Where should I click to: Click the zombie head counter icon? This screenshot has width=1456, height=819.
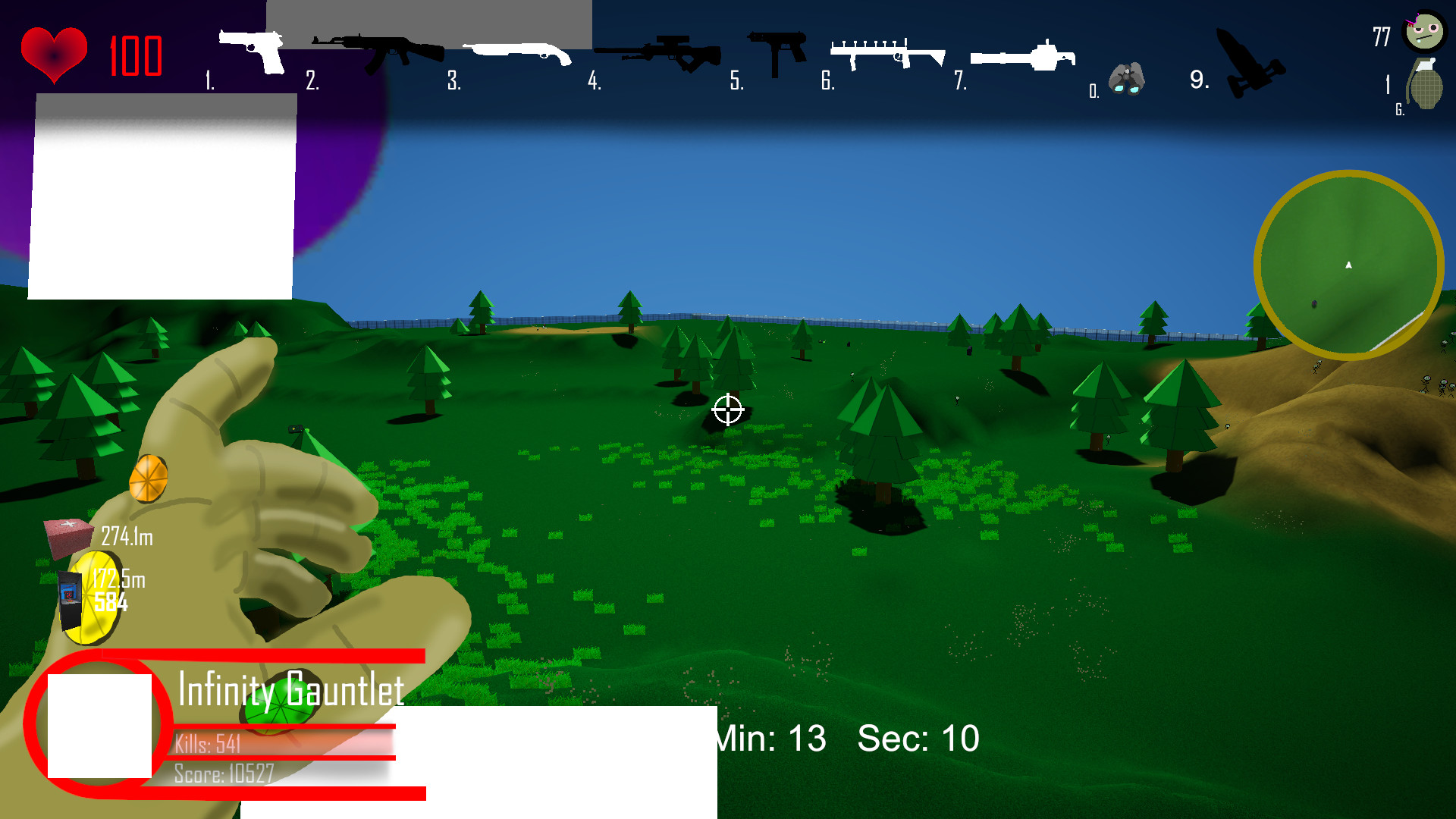pyautogui.click(x=1424, y=32)
